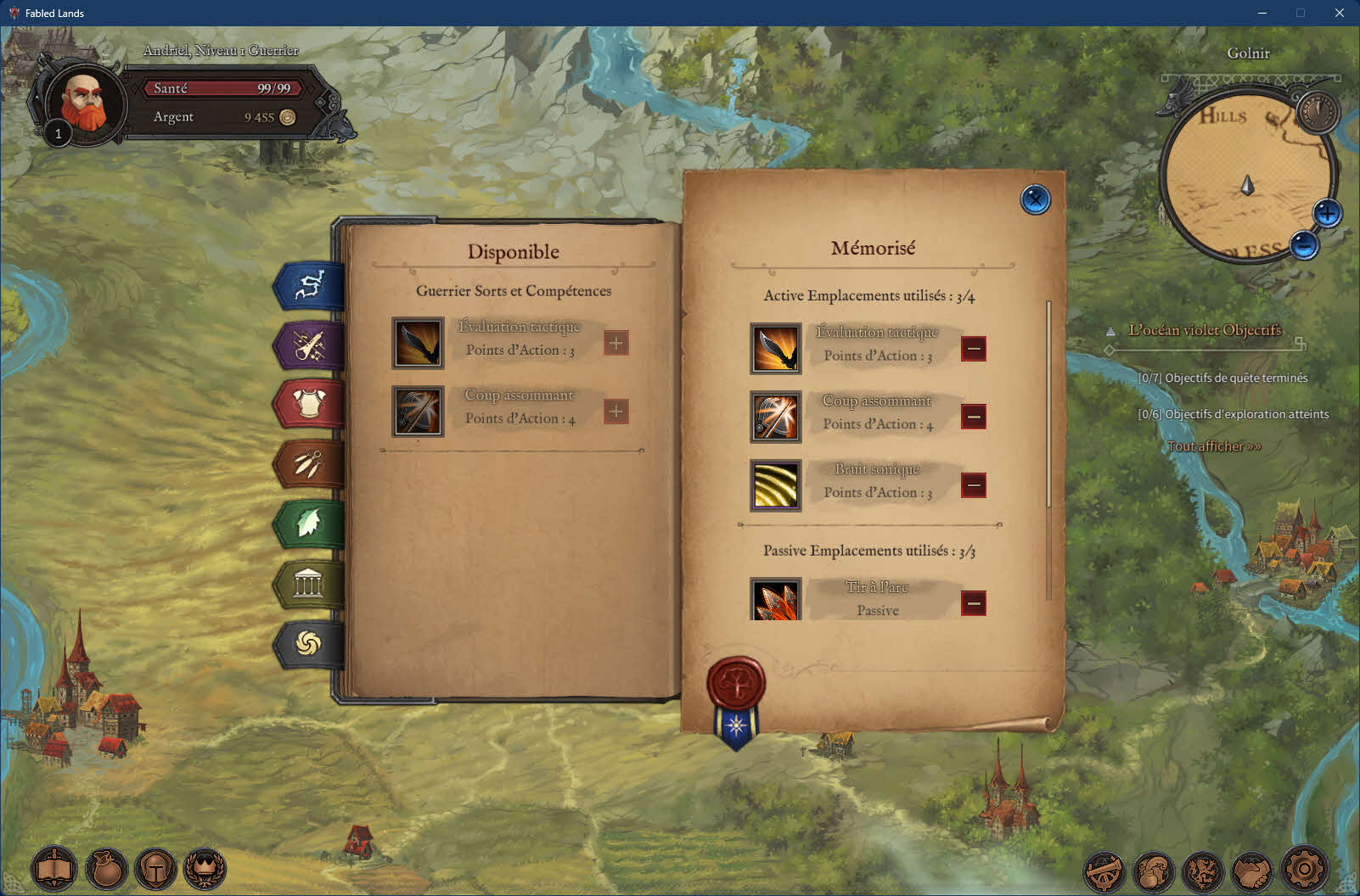1360x896 pixels.
Task: Open the olive temple bookmark tab
Action: 309,584
